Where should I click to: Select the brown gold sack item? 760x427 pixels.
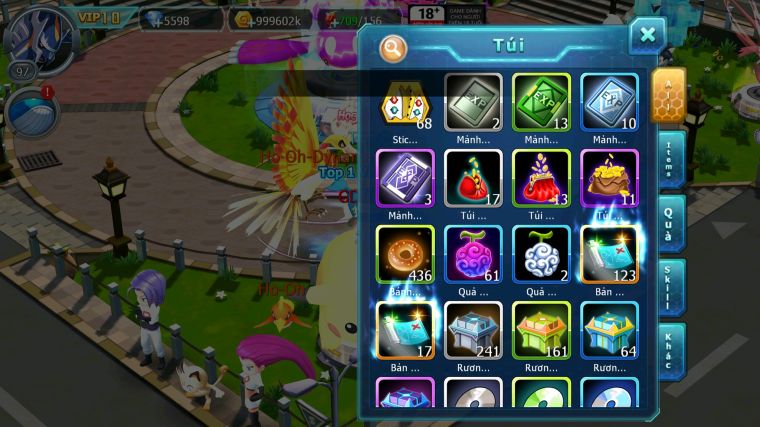point(609,177)
